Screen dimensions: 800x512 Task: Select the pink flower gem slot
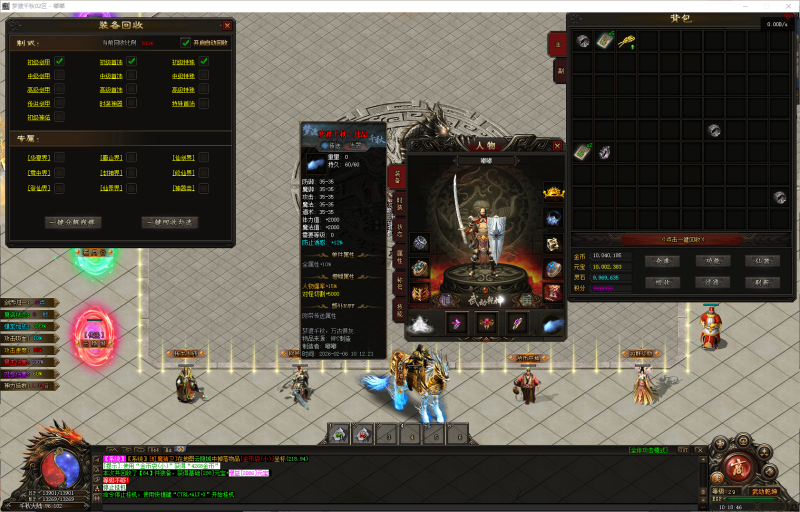tap(488, 322)
